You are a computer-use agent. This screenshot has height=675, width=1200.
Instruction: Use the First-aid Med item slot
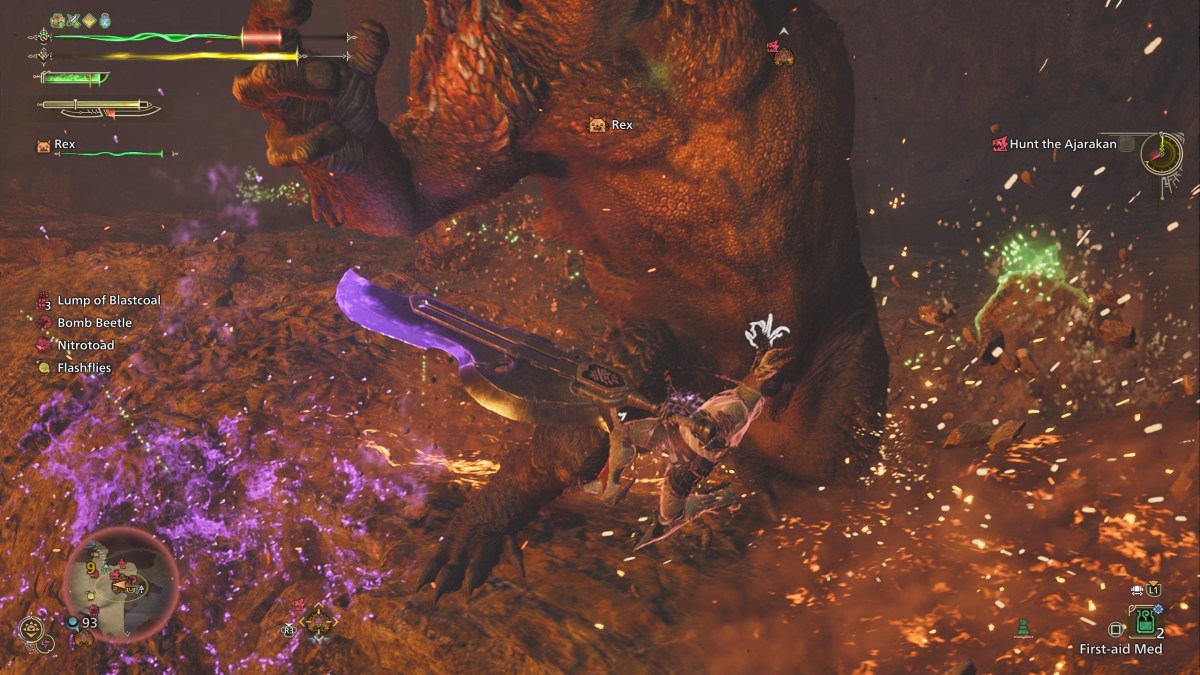click(1144, 629)
